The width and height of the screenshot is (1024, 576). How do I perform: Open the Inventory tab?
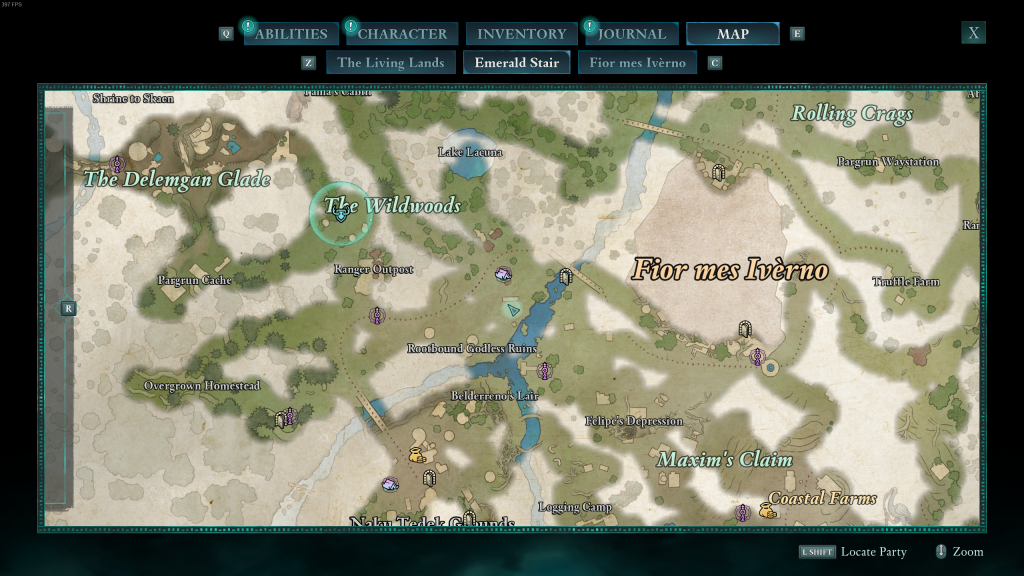(x=522, y=34)
